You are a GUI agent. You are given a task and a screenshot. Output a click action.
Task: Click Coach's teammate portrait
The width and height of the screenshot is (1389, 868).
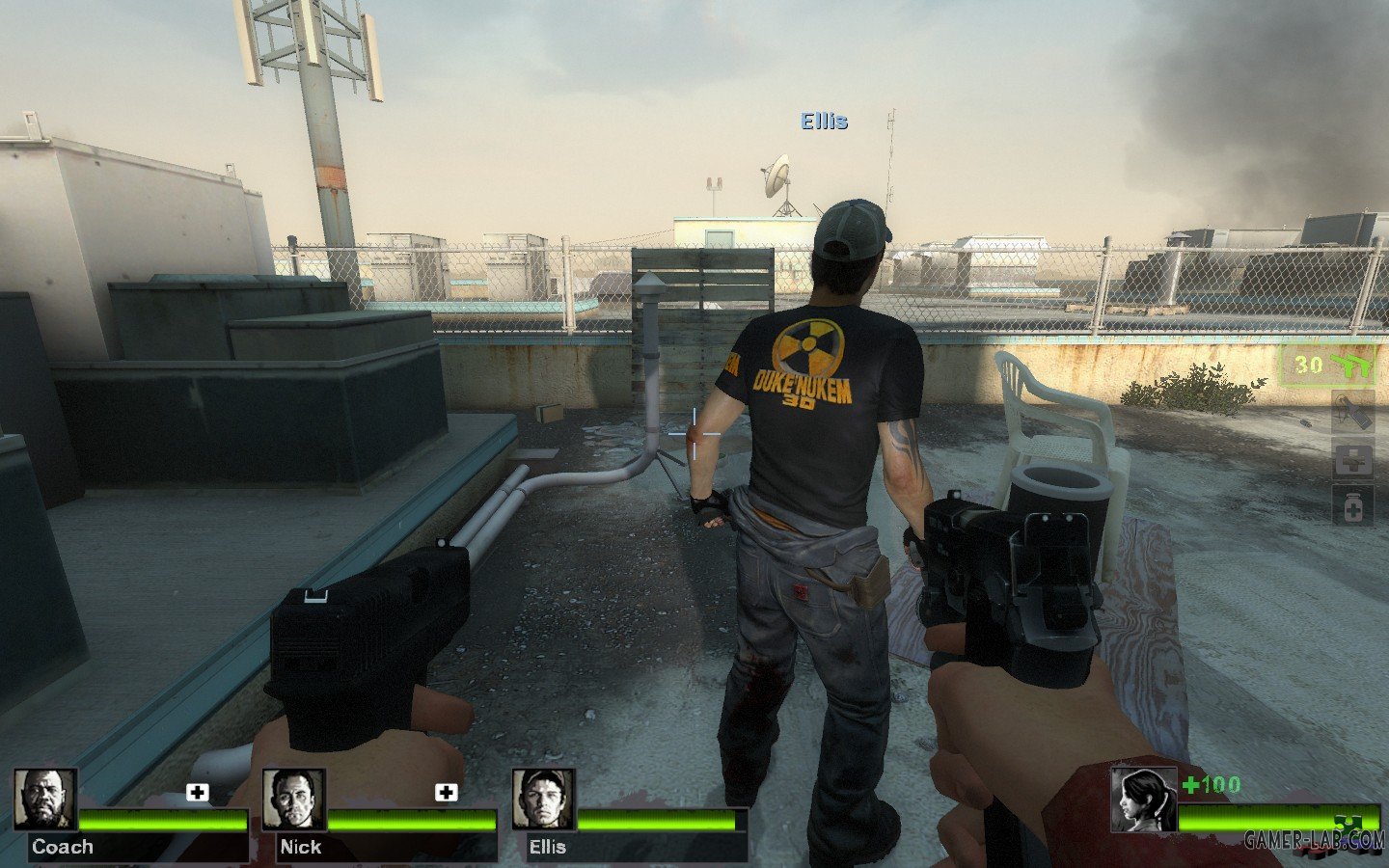pyautogui.click(x=45, y=800)
